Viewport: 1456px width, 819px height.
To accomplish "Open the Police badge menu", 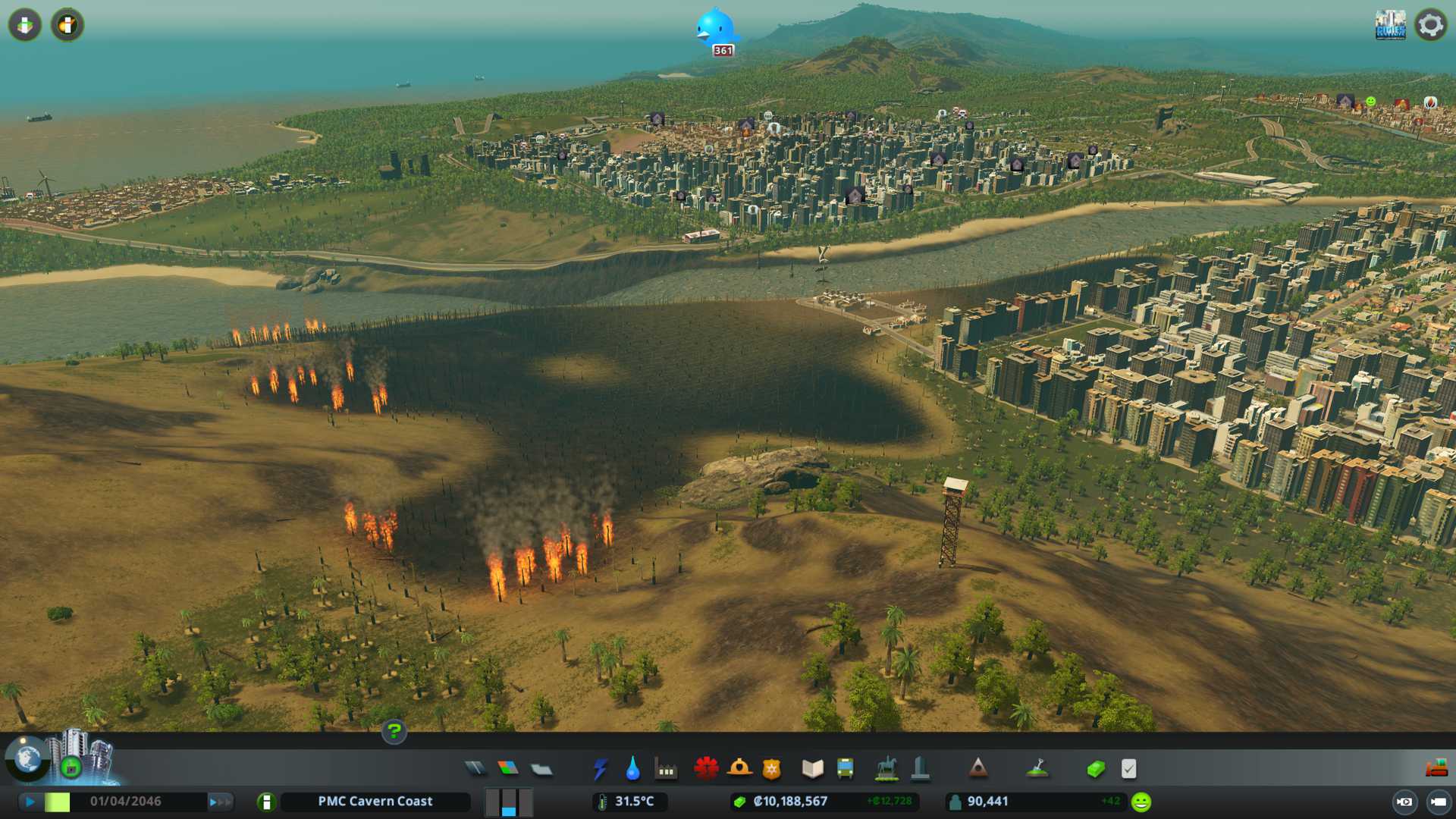I will click(x=771, y=769).
